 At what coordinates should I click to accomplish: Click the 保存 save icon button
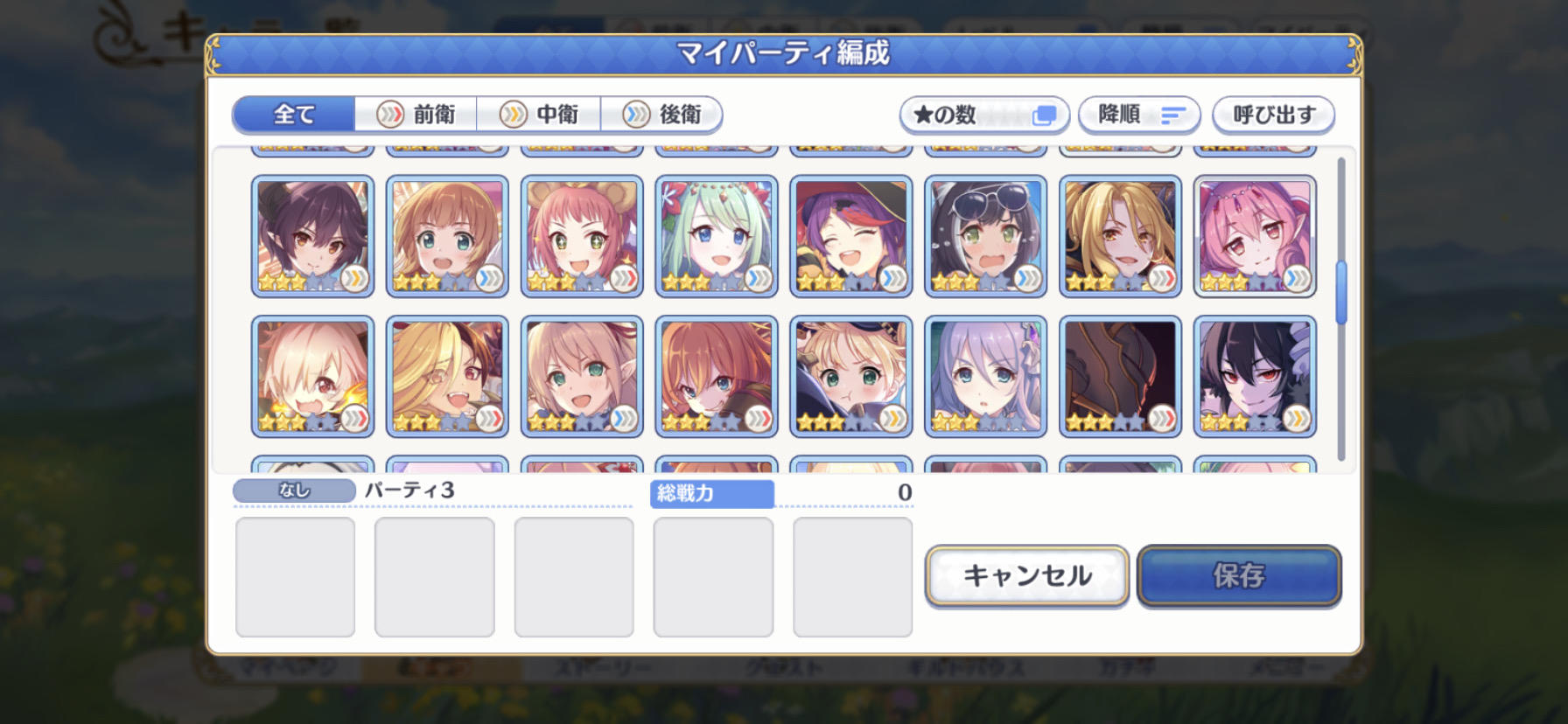pyautogui.click(x=1240, y=576)
